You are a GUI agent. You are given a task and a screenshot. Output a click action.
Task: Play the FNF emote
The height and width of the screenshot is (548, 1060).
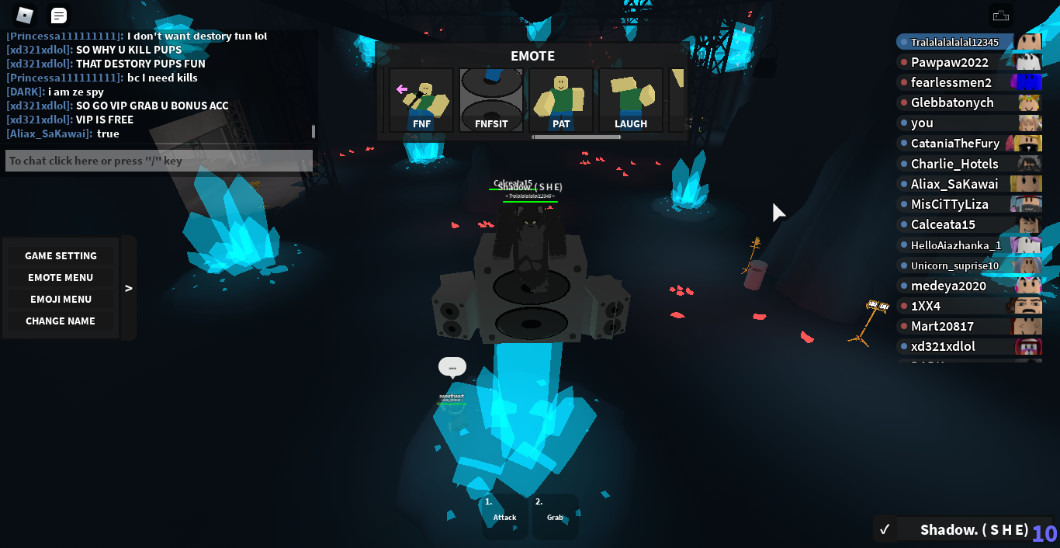click(x=421, y=101)
